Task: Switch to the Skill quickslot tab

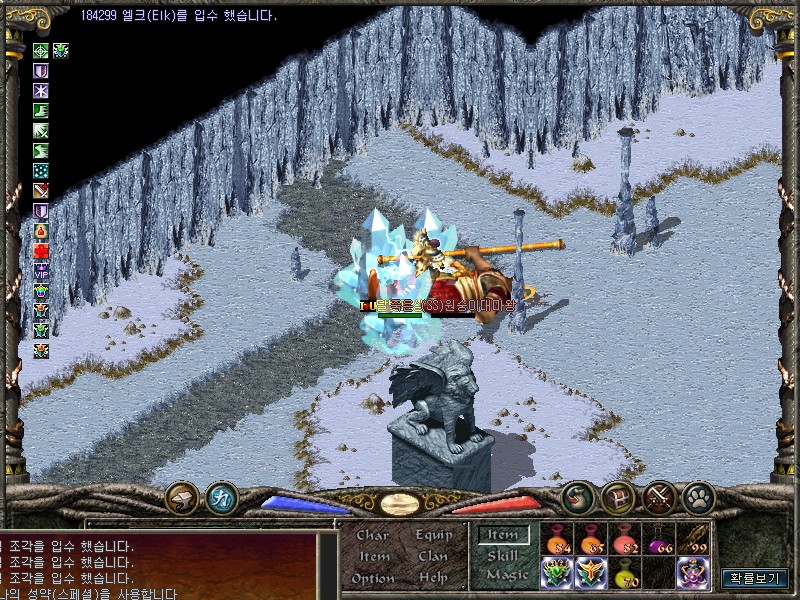Action: 503,556
